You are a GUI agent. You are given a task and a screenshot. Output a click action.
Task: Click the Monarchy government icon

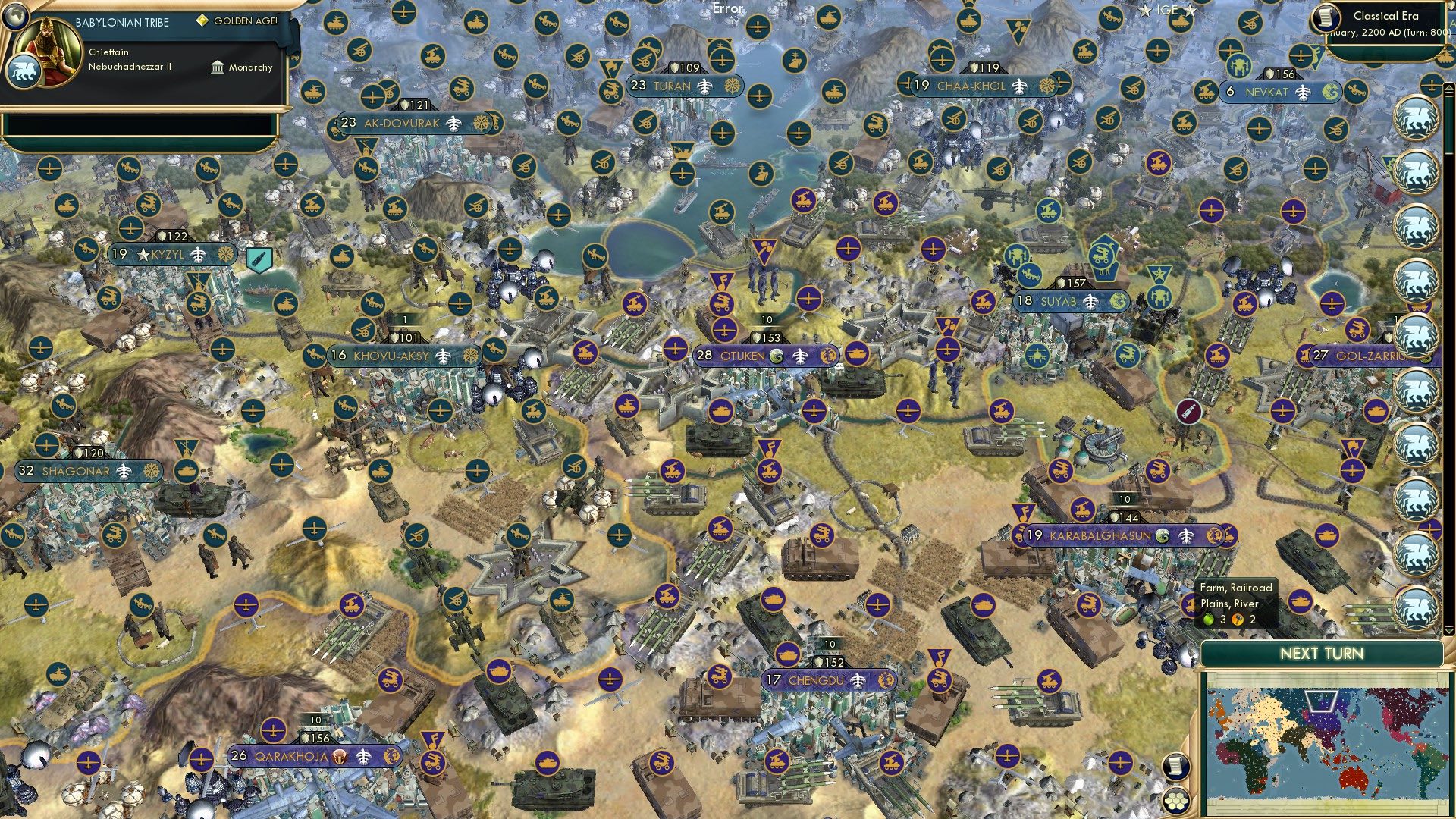[218, 68]
